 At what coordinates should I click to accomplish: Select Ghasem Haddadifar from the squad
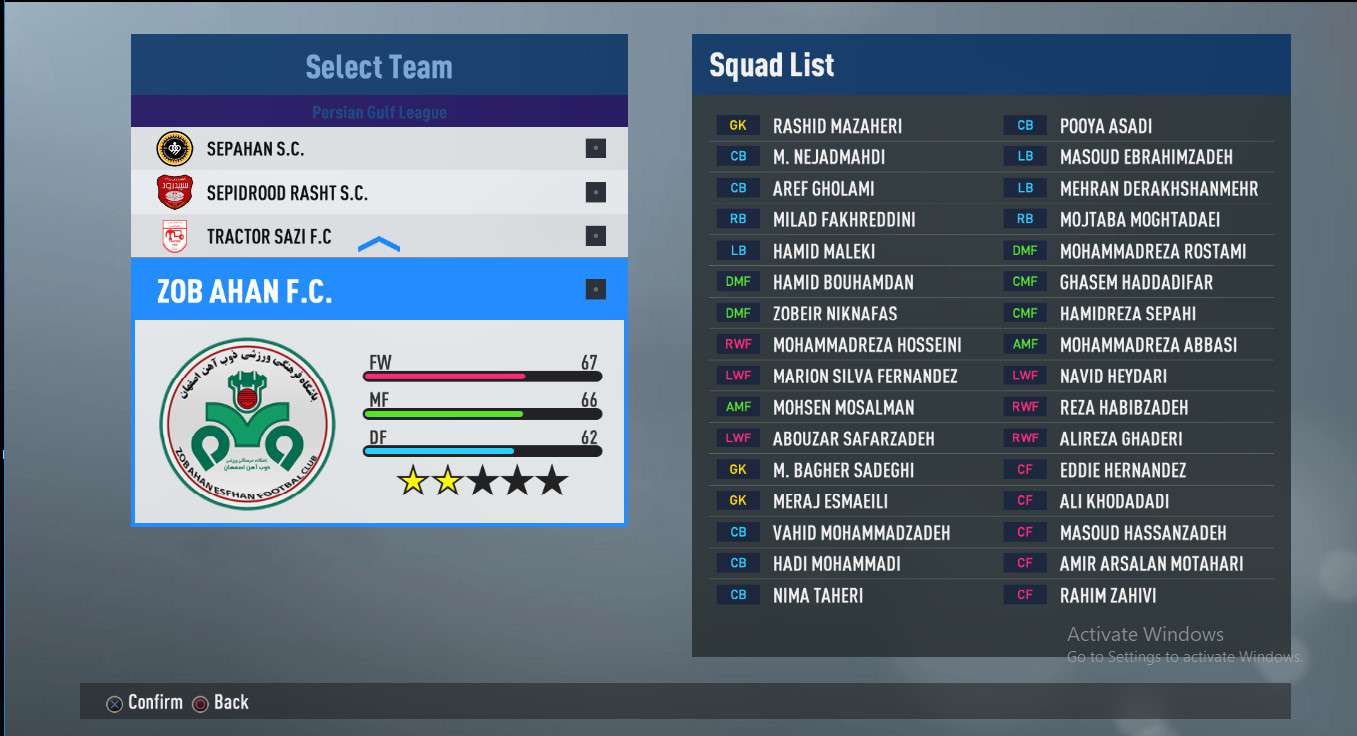click(1136, 282)
